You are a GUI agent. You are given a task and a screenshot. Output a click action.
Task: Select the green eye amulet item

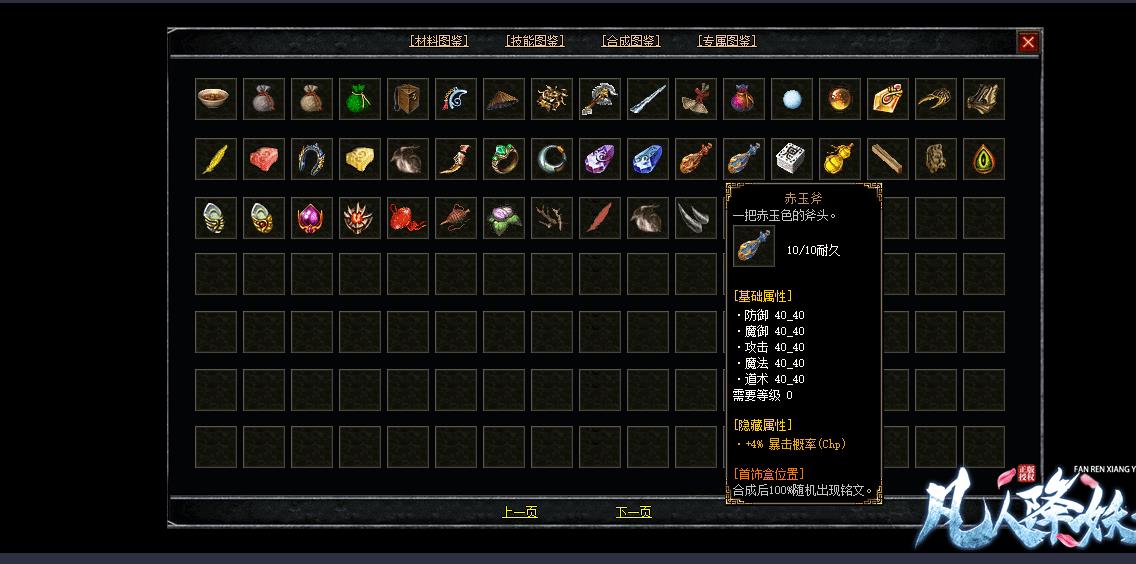click(x=984, y=159)
